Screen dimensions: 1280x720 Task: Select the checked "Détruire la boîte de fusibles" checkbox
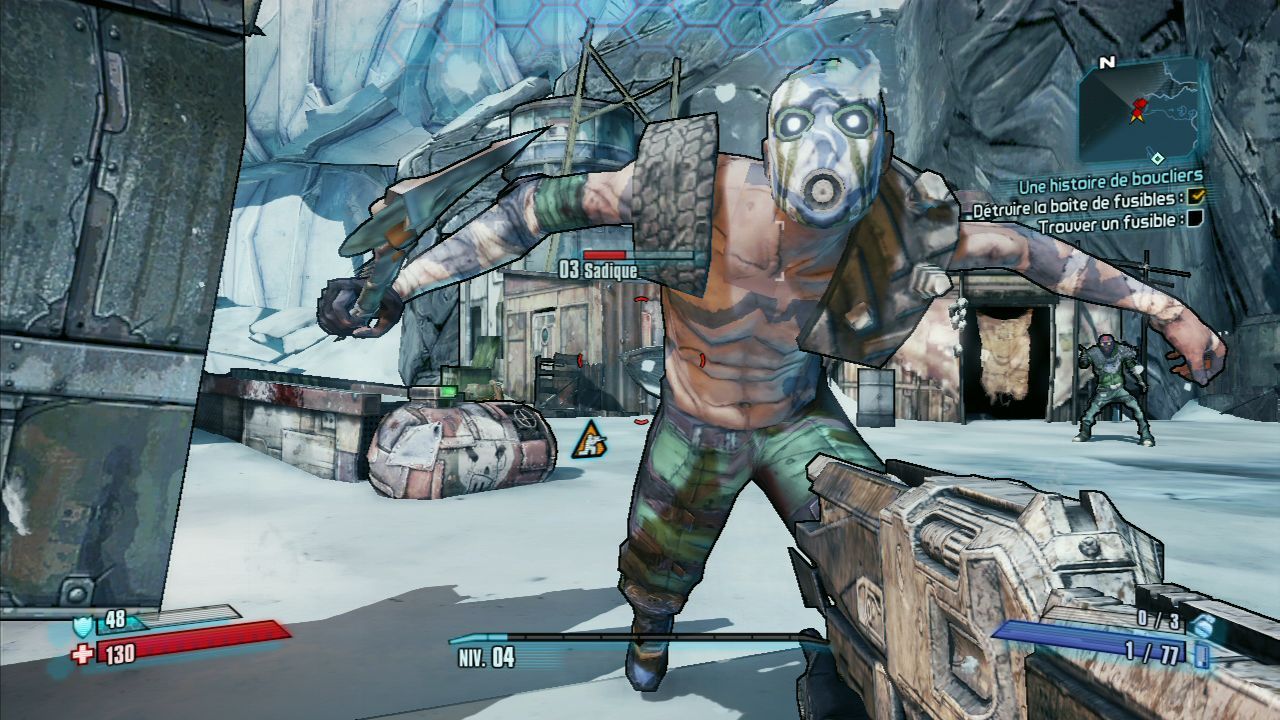click(1196, 197)
